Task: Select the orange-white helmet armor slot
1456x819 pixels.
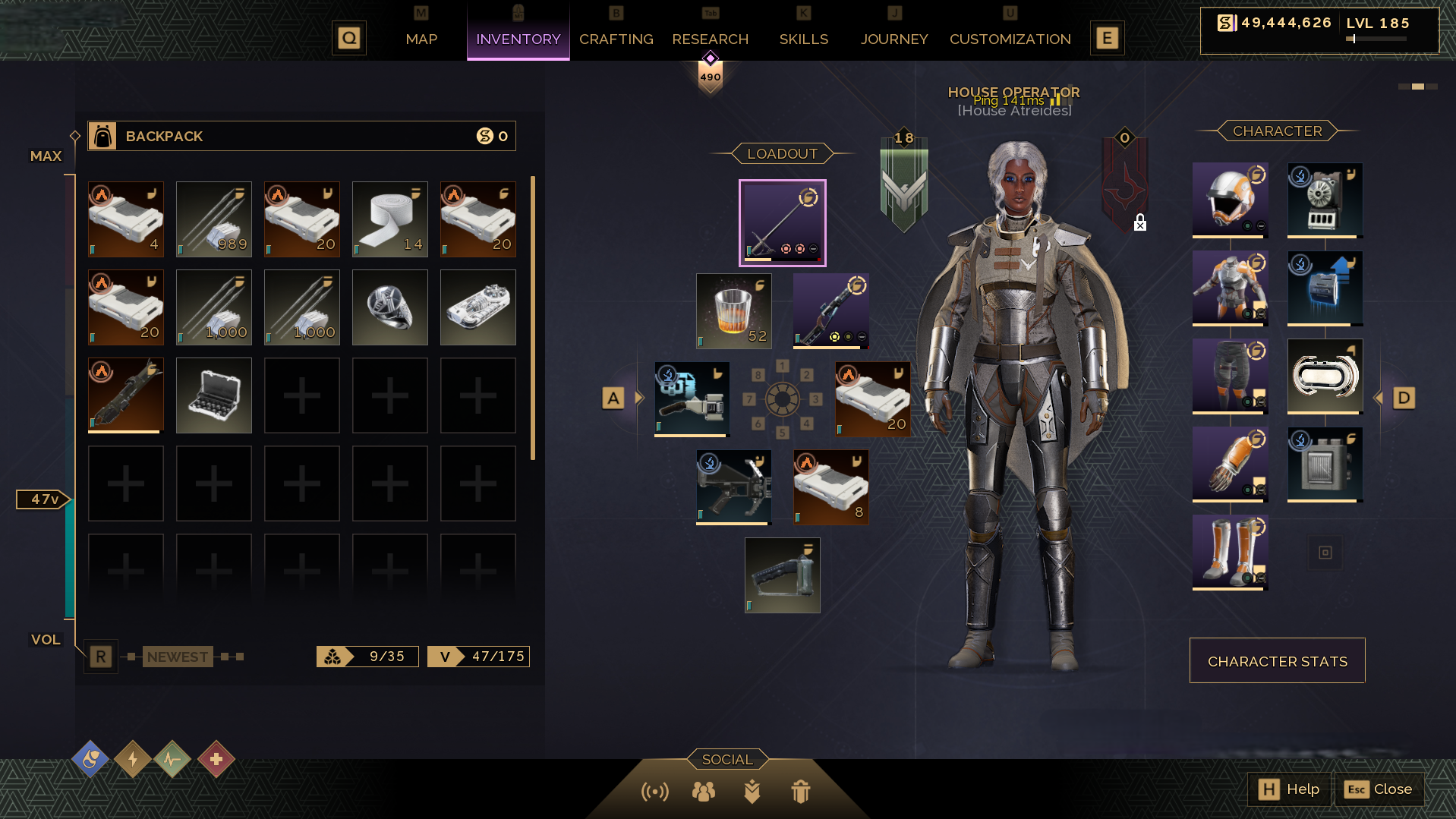Action: click(x=1230, y=200)
